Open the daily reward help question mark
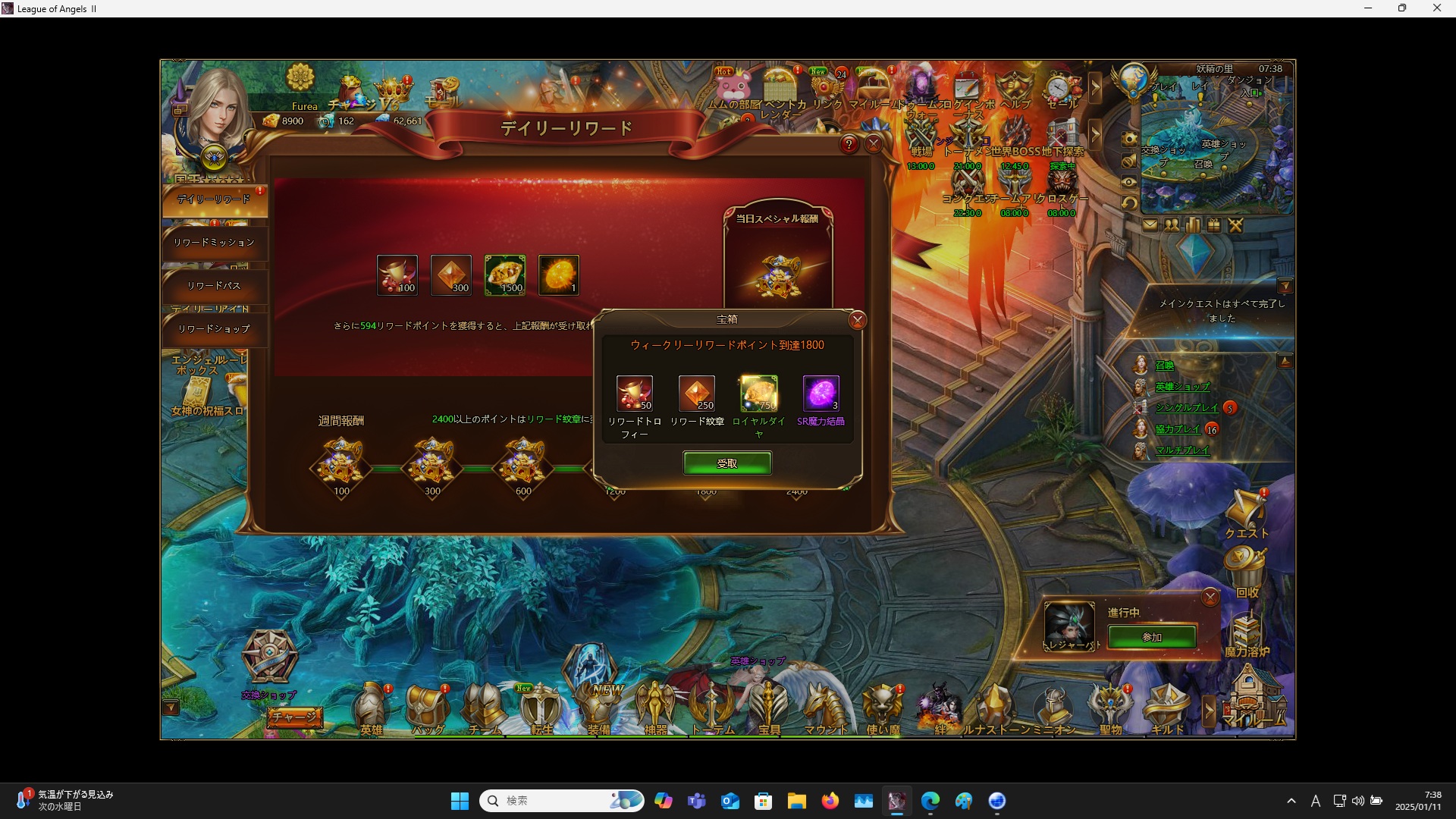Screen dimensions: 1456x819 click(x=849, y=144)
